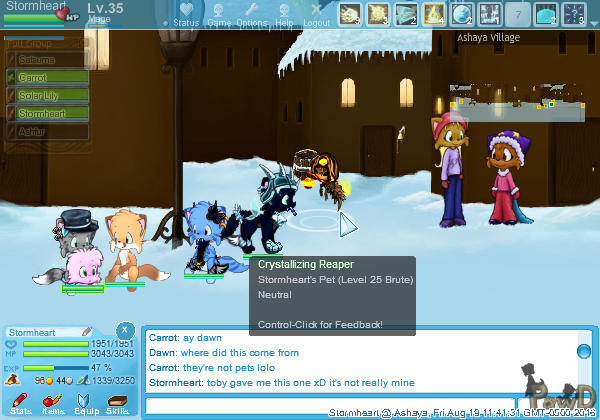600x420 pixels.
Task: Click the pencil edit icon beside Stormheart
Action: coord(87,331)
